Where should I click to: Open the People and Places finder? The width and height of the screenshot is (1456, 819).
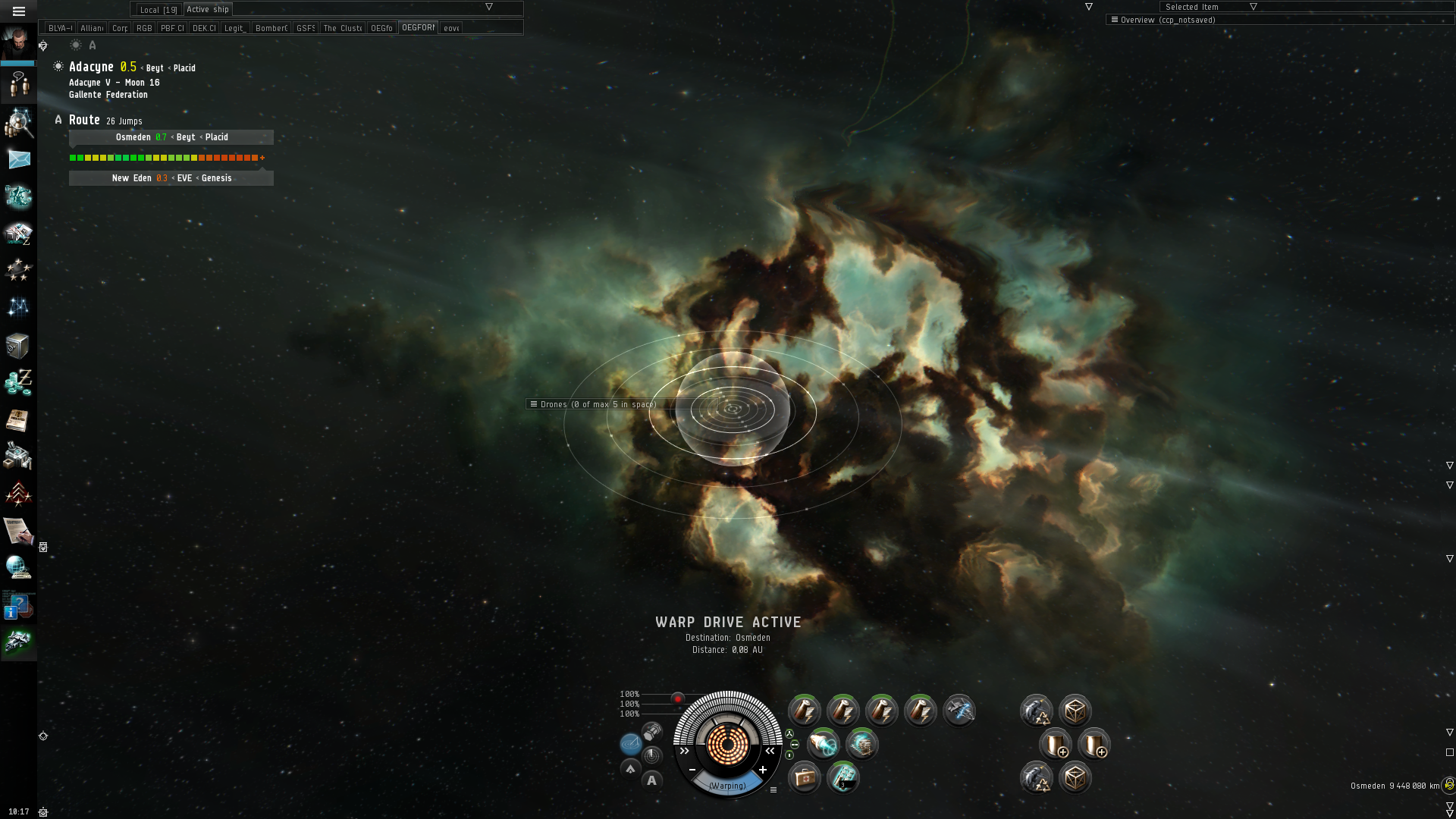[x=18, y=123]
